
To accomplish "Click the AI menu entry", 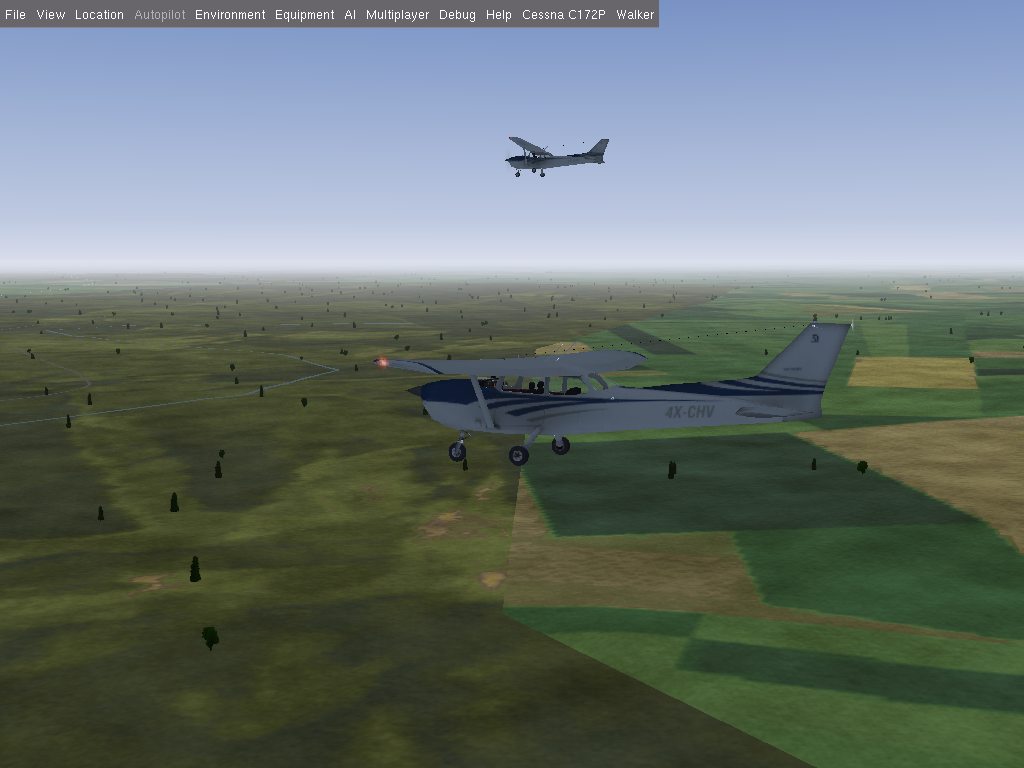I will 350,15.
